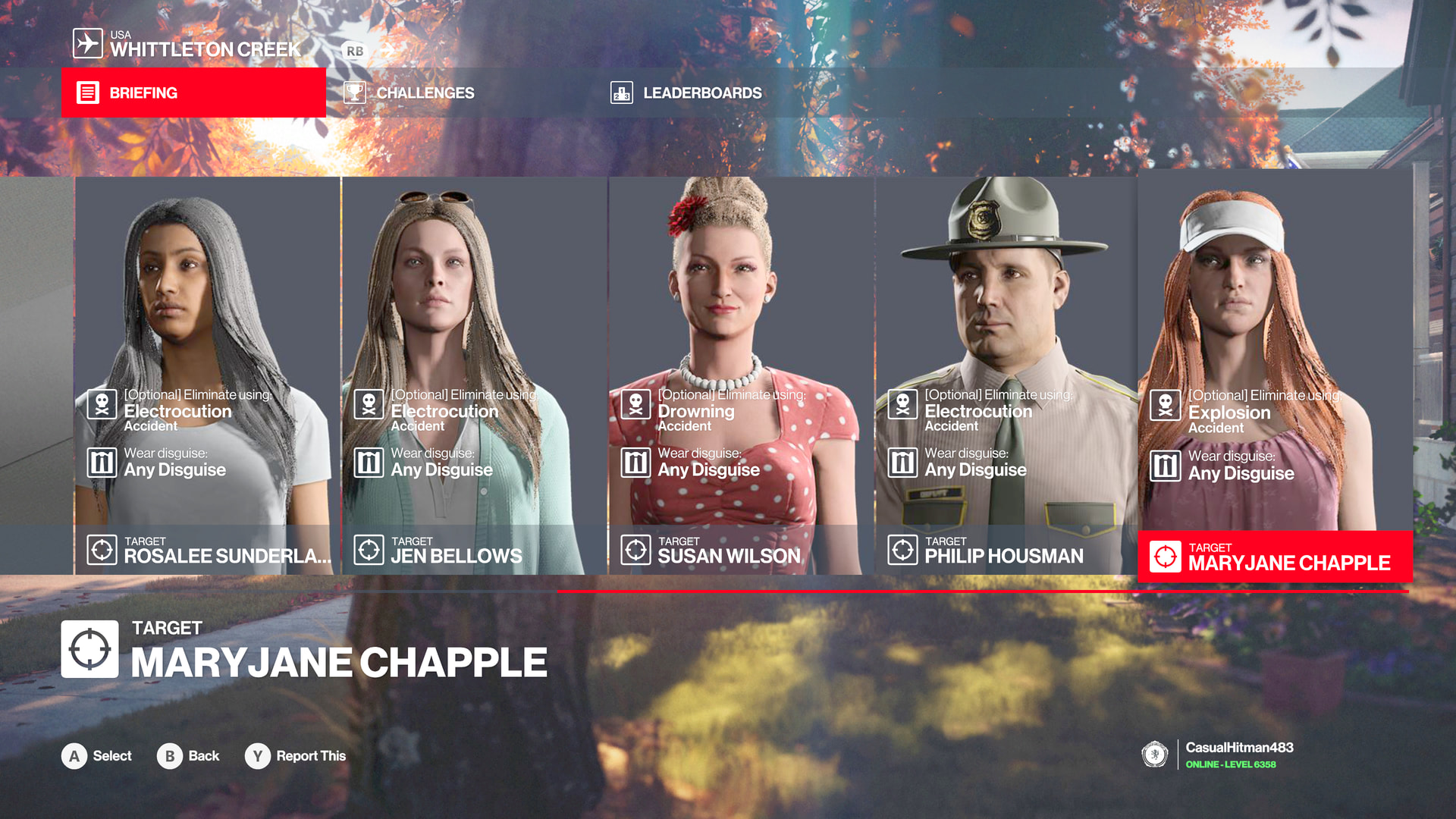Pick the Susan Wilson target card
Image resolution: width=1456 pixels, height=819 pixels.
[x=742, y=375]
